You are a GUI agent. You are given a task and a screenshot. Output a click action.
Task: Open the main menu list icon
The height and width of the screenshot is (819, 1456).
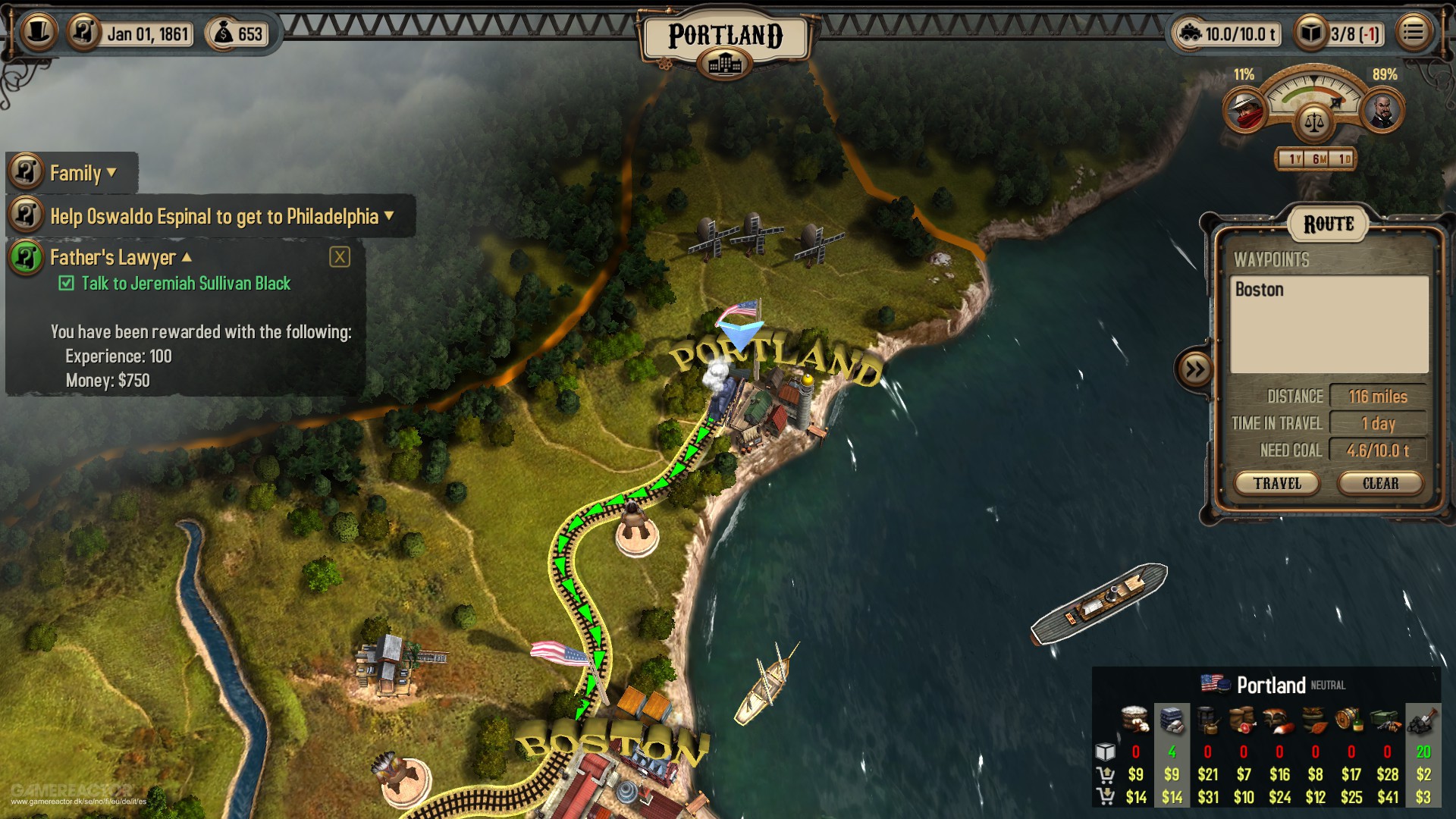[x=1413, y=33]
